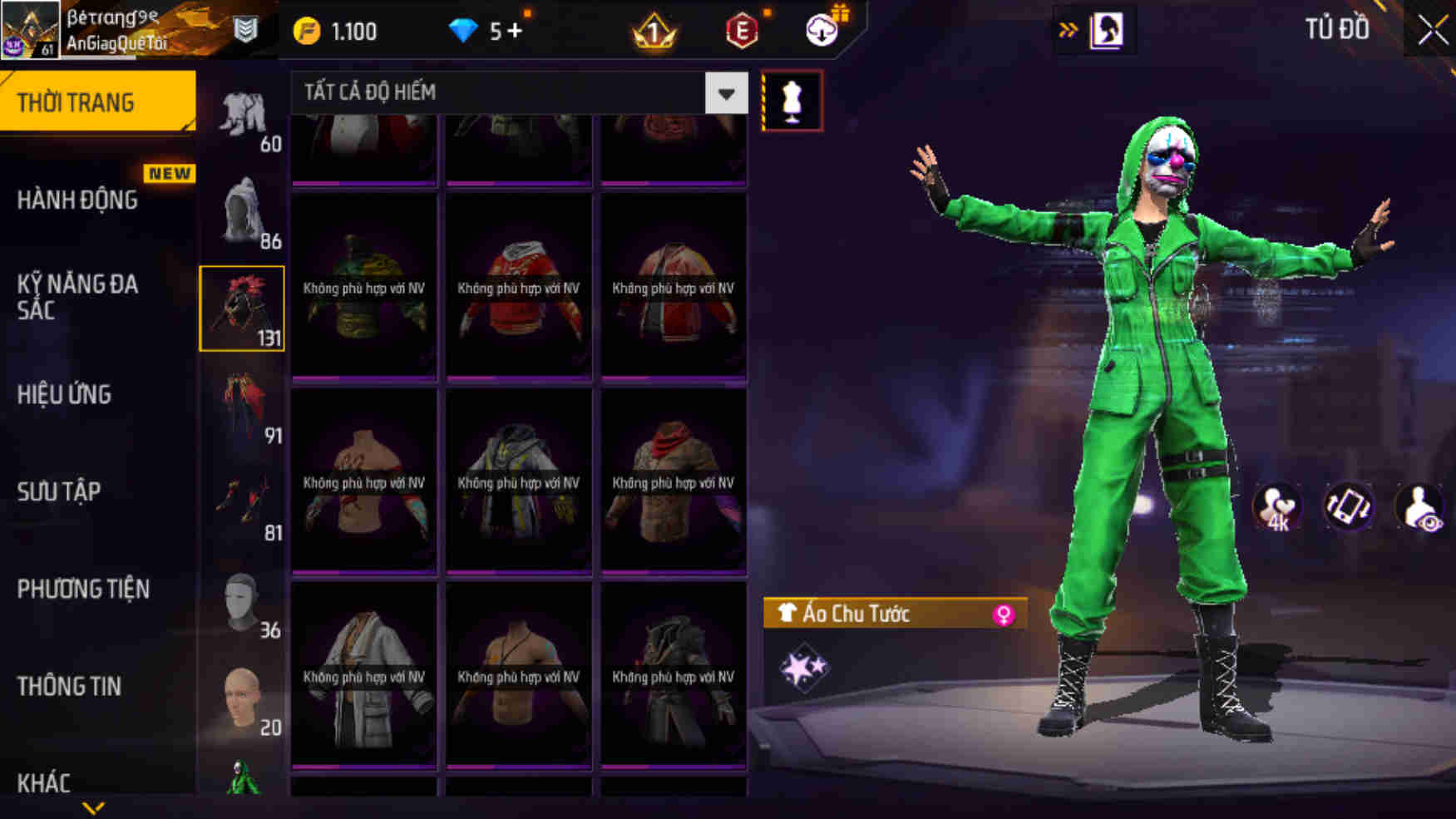Open the SƯU TẬP tab

click(60, 491)
